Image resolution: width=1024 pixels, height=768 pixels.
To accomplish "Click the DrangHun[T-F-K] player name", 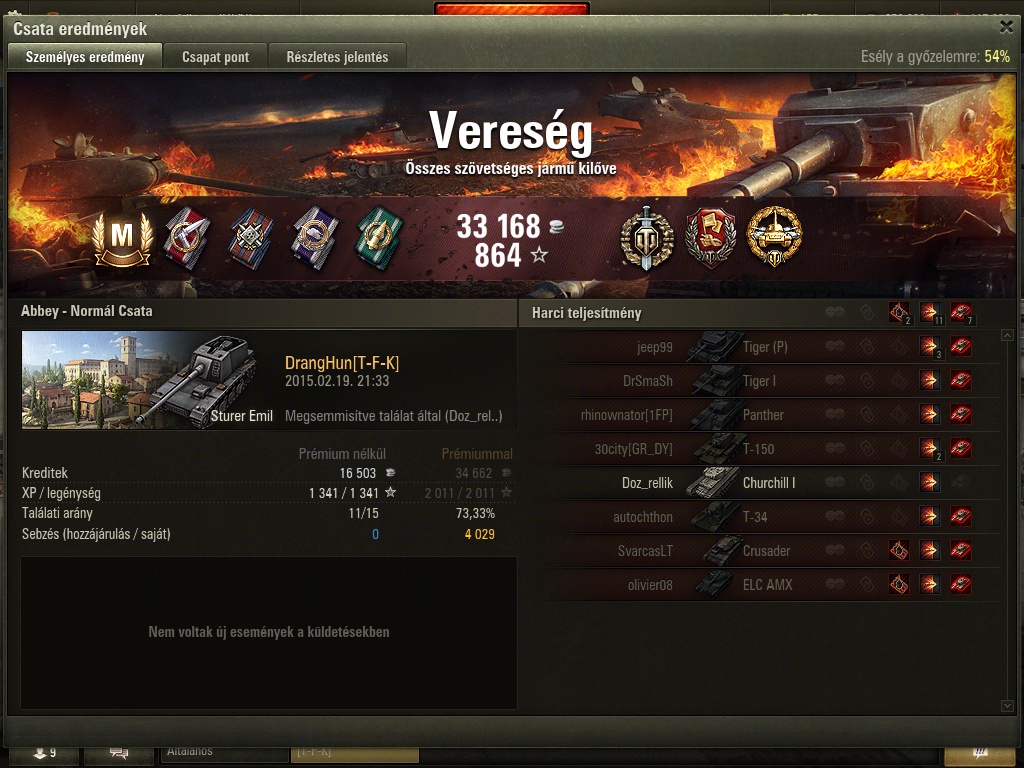I will tap(342, 363).
